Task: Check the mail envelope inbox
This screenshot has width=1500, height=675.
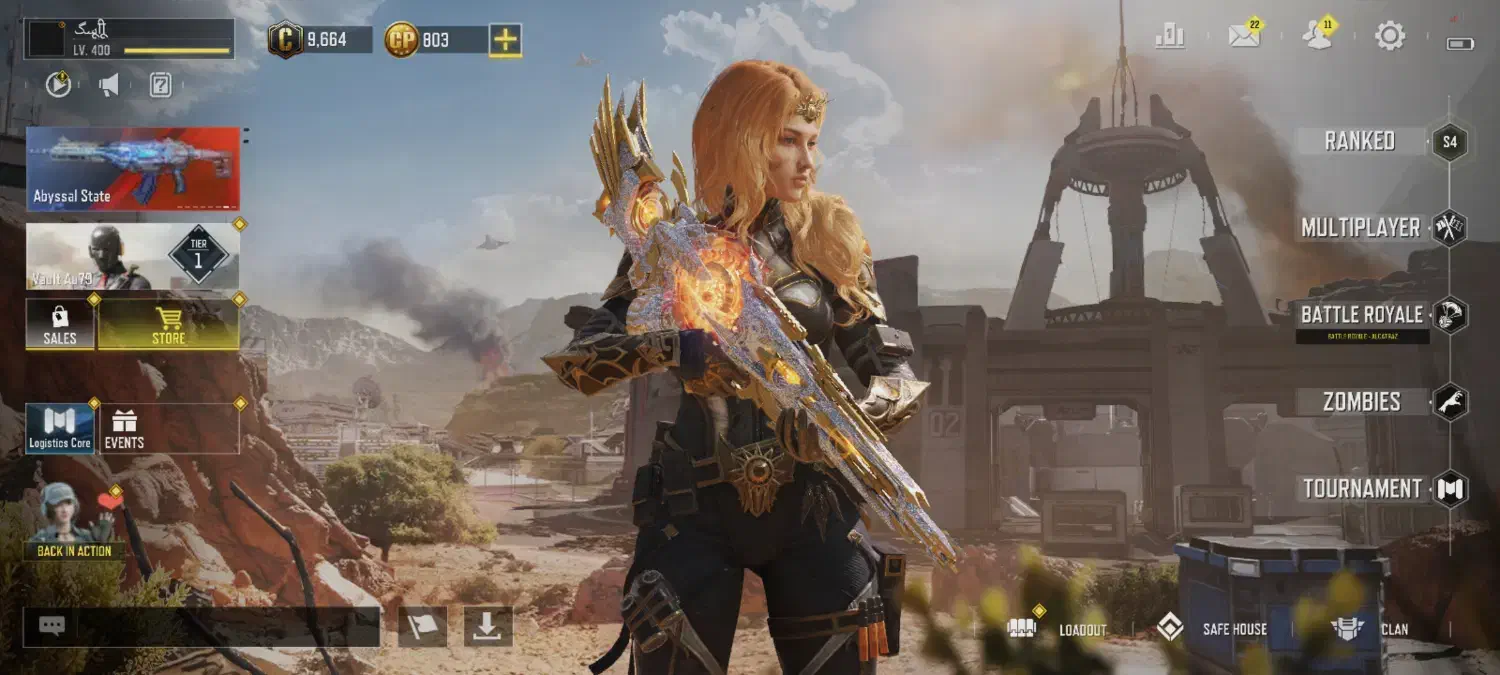Action: click(1243, 37)
